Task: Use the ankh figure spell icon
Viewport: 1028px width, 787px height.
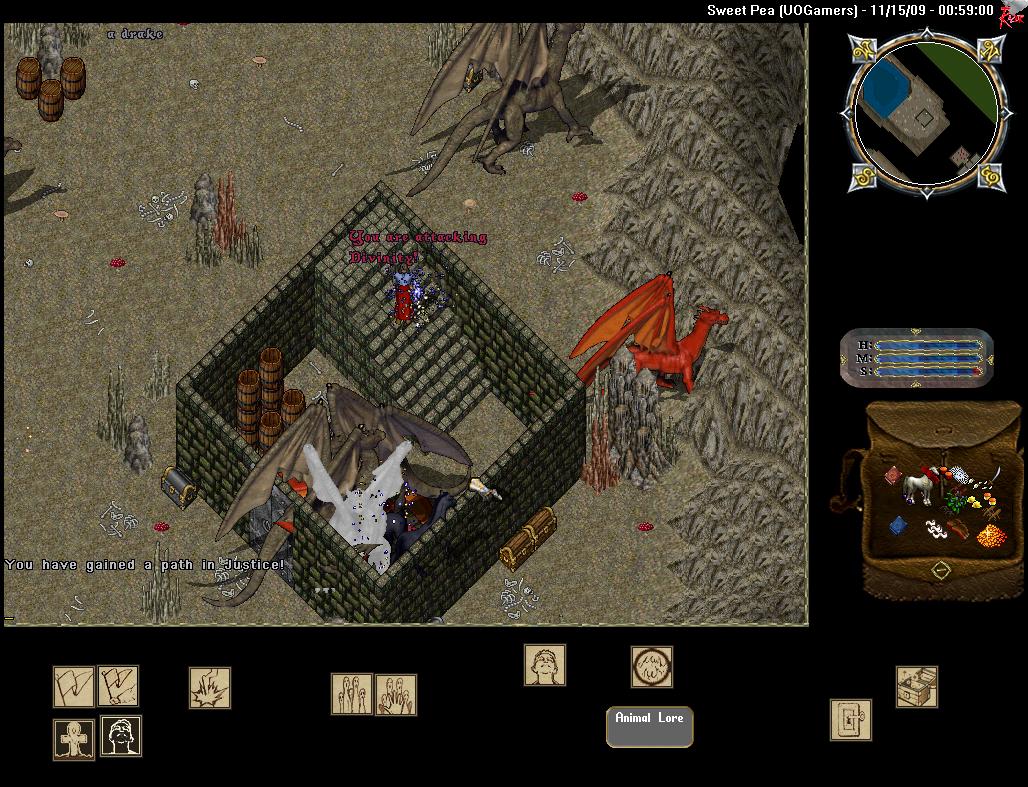Action: click(x=74, y=738)
